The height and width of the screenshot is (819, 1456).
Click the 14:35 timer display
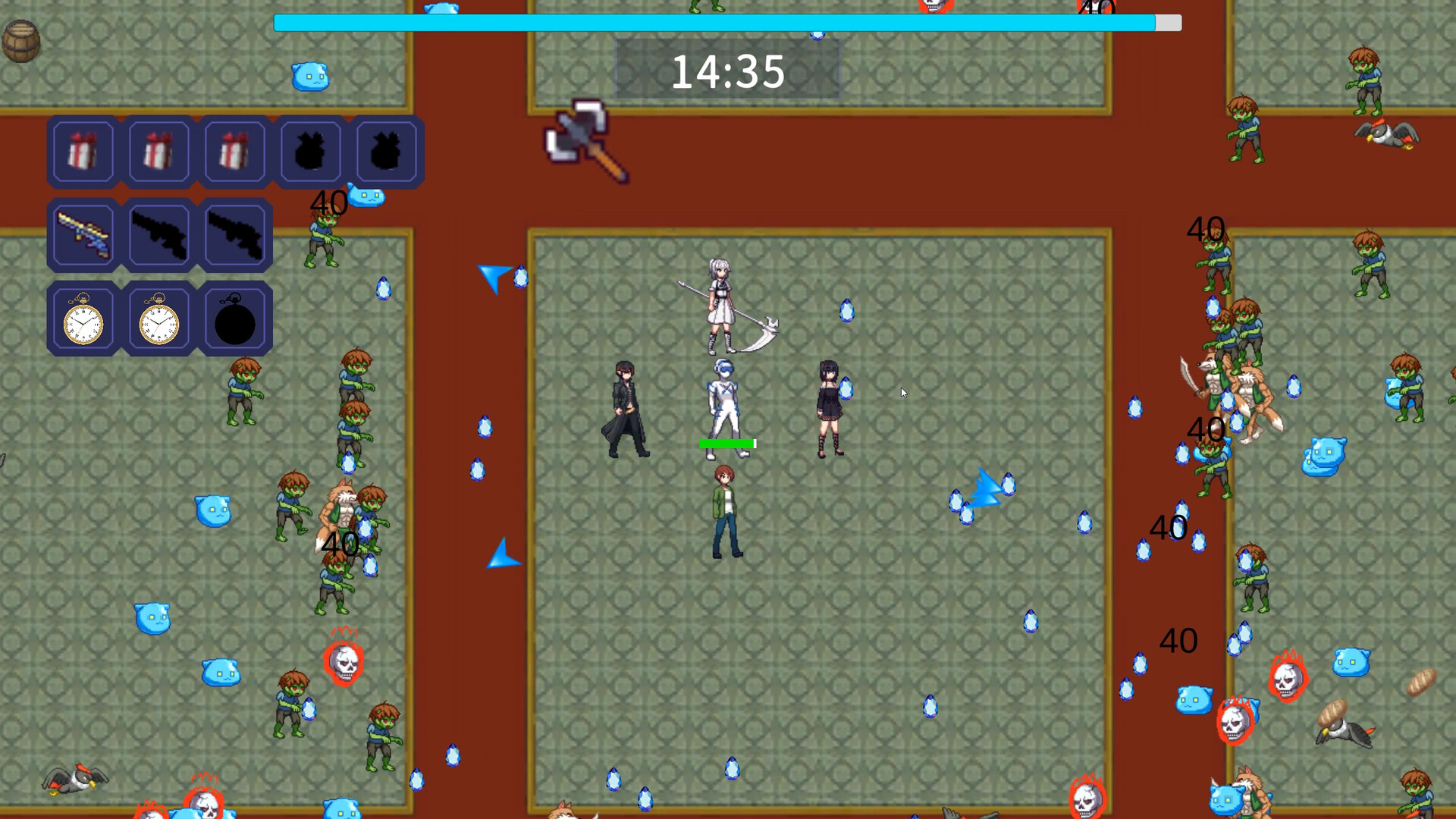pos(730,72)
